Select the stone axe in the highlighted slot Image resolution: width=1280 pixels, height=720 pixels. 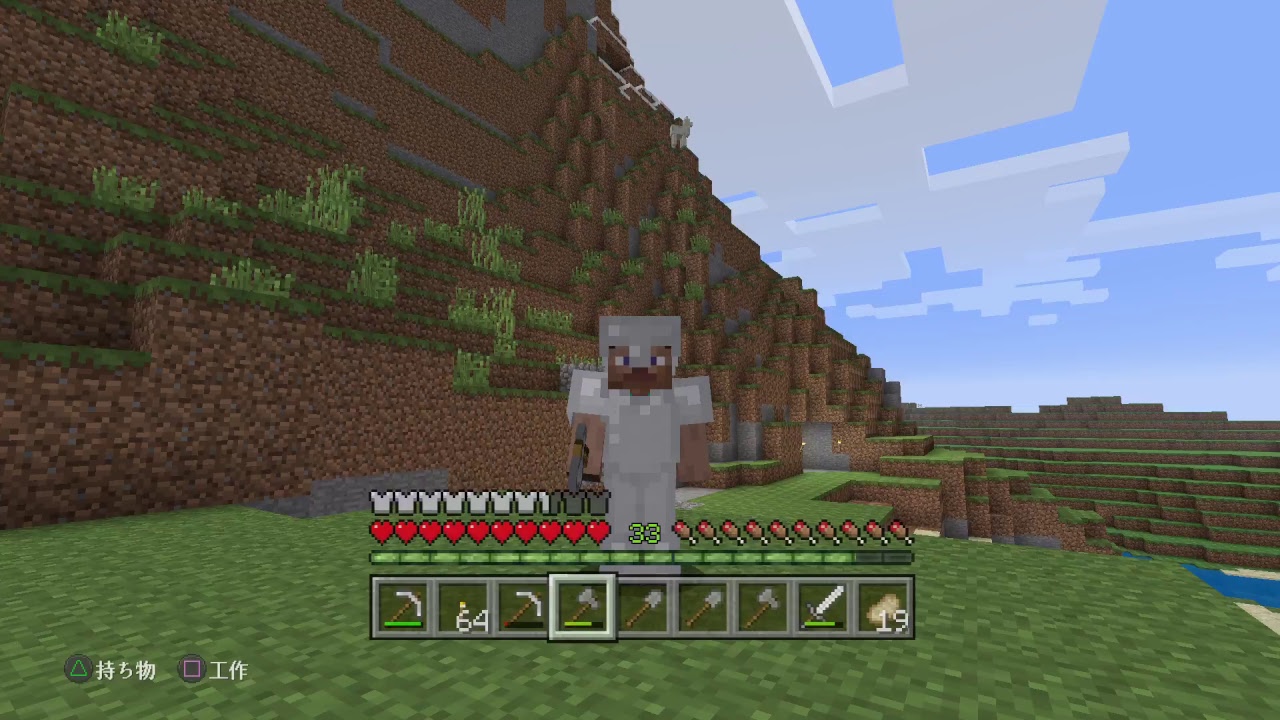tap(581, 605)
